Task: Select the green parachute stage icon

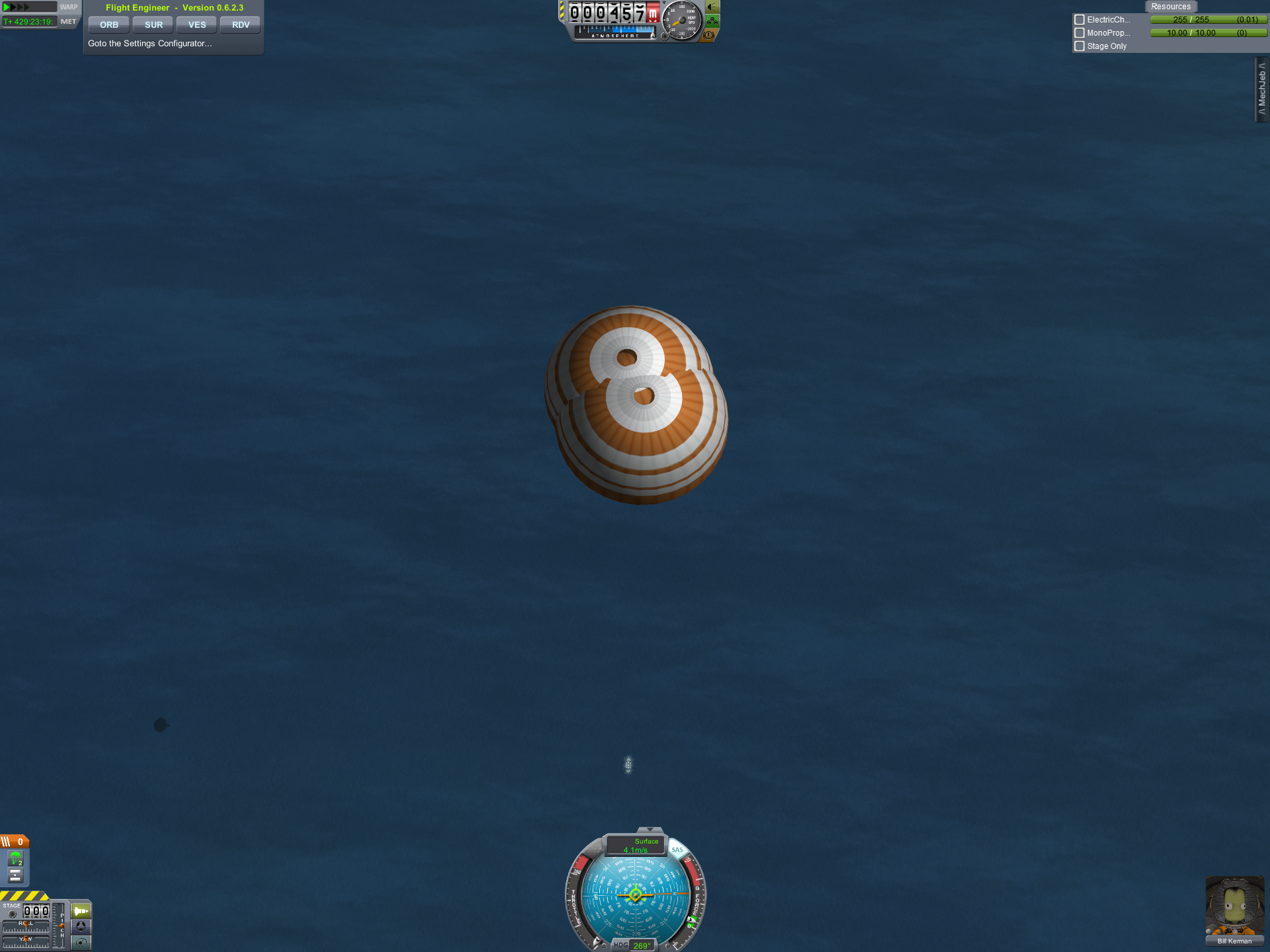Action: click(x=15, y=859)
